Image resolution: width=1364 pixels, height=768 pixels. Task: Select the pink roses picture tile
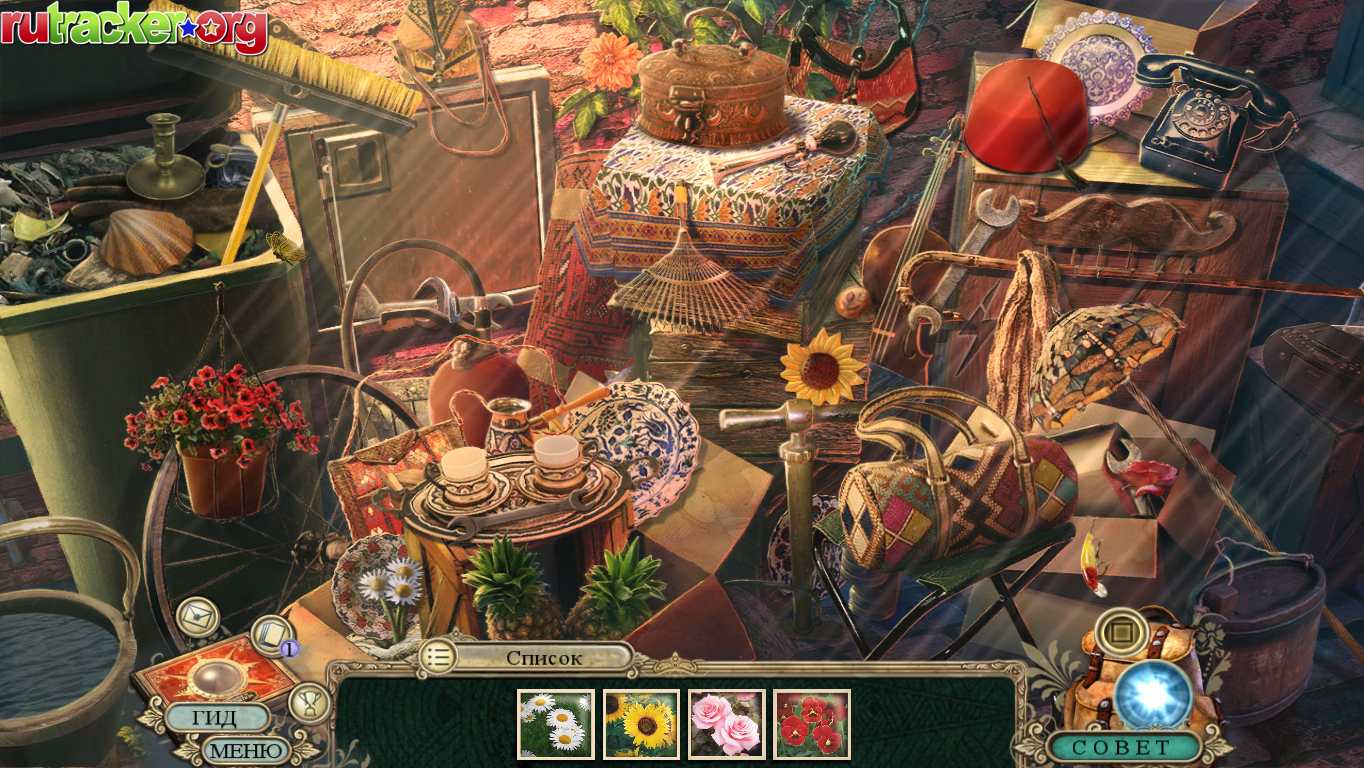(x=726, y=724)
